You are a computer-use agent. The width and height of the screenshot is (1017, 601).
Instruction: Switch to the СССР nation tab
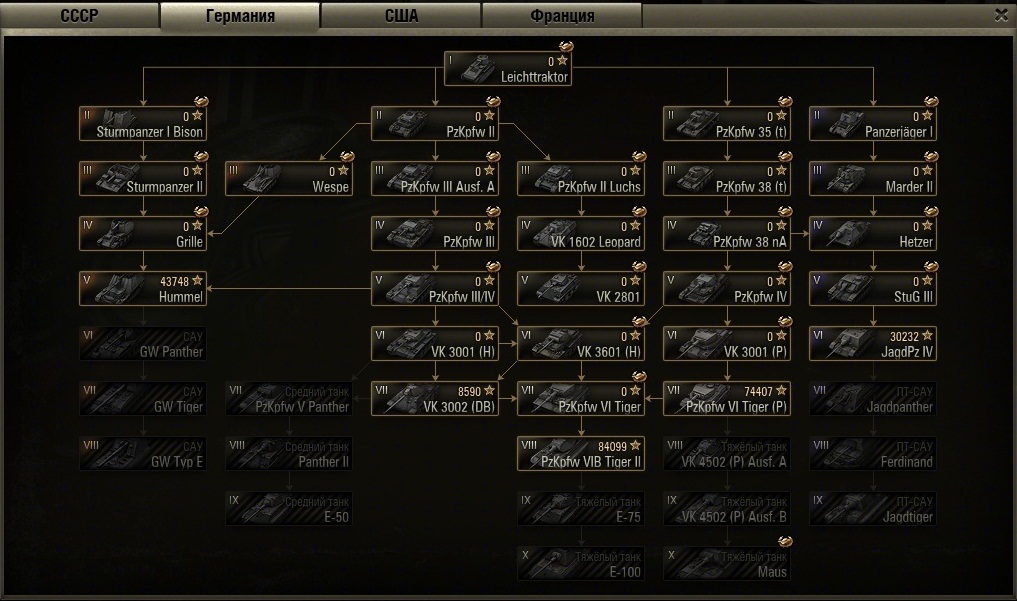(x=79, y=16)
